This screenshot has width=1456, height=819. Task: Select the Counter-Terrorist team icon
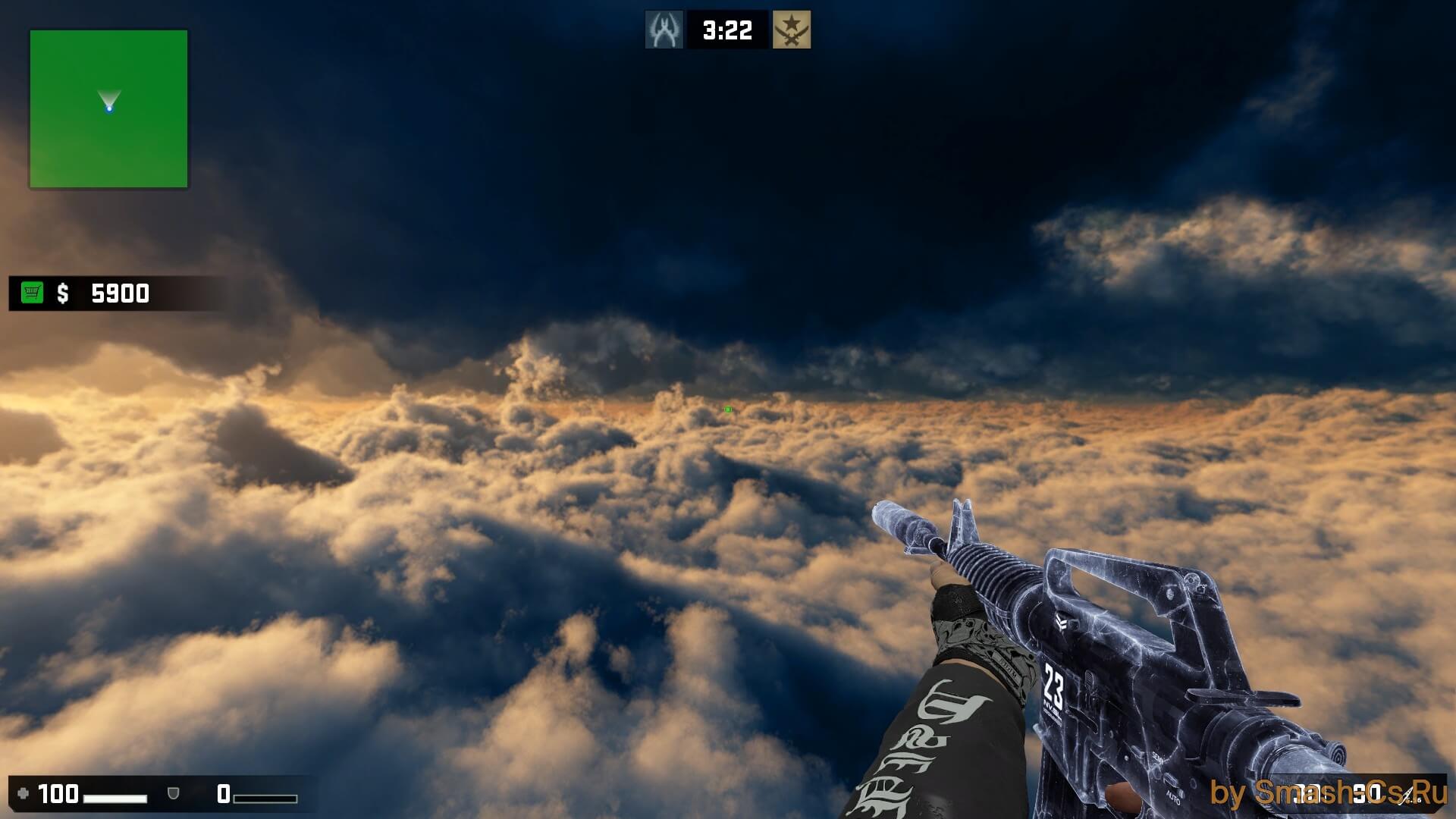[664, 30]
